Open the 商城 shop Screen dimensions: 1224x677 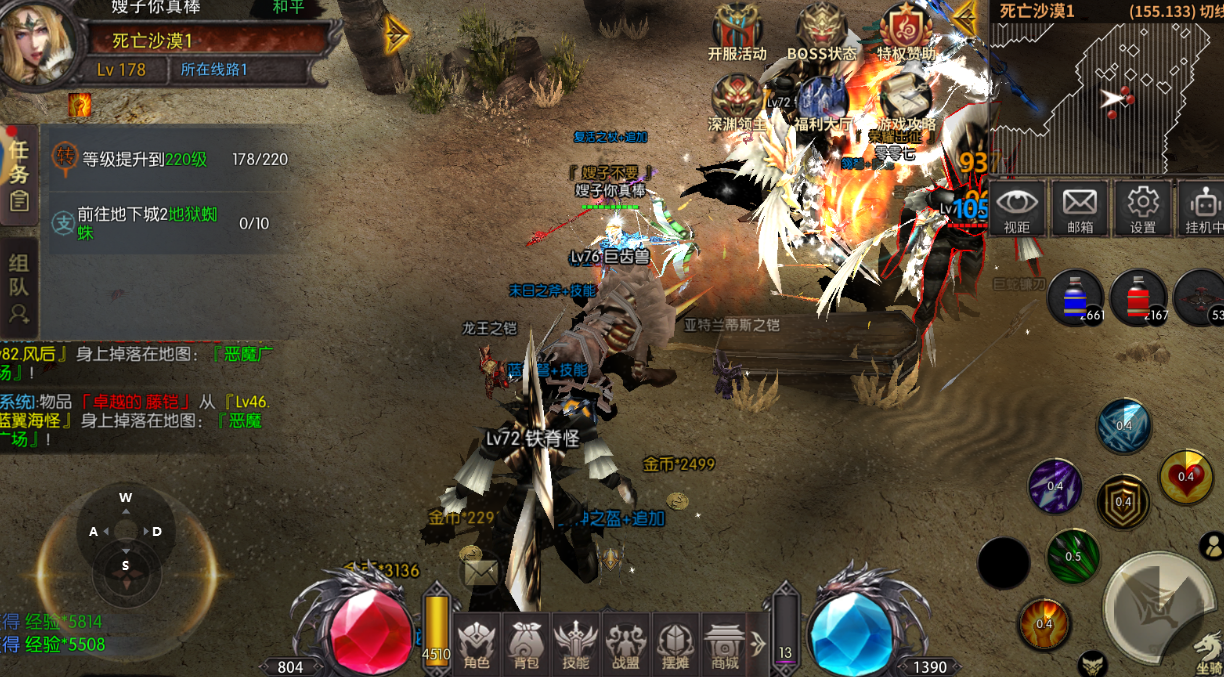724,644
